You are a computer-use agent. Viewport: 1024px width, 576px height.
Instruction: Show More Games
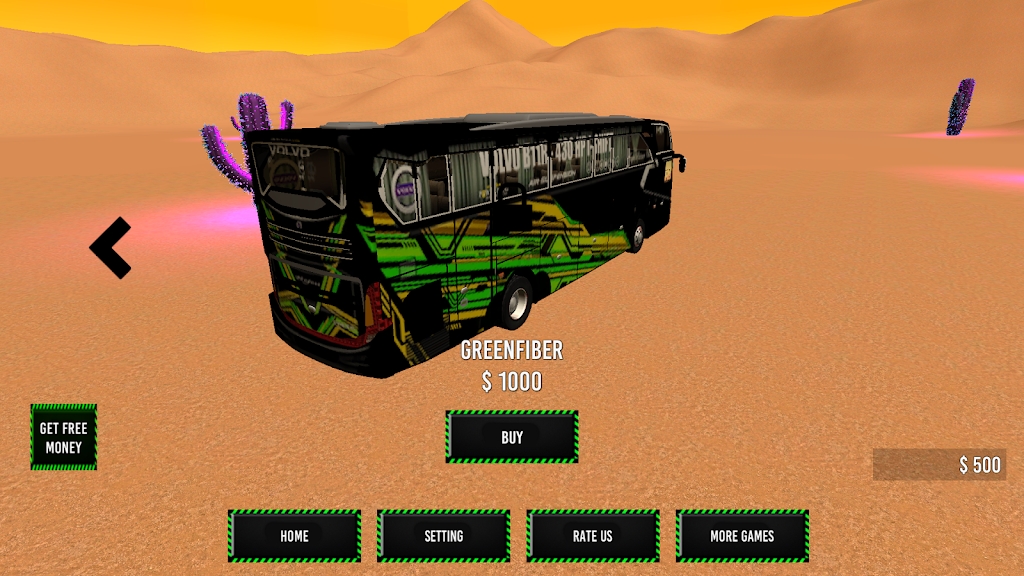coord(742,536)
